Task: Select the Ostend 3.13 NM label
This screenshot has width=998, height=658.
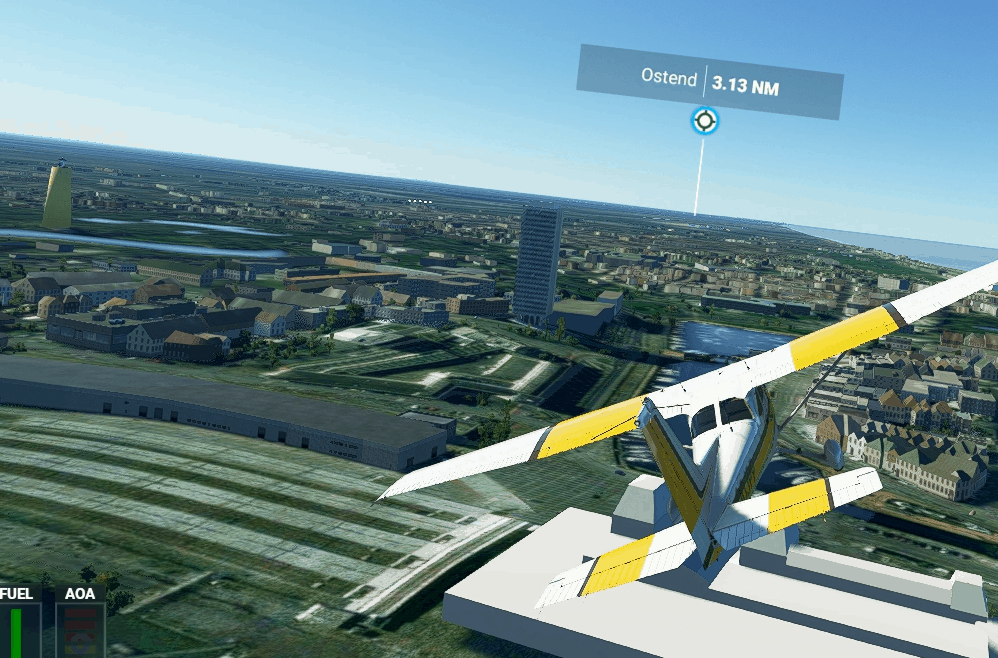Action: (709, 82)
